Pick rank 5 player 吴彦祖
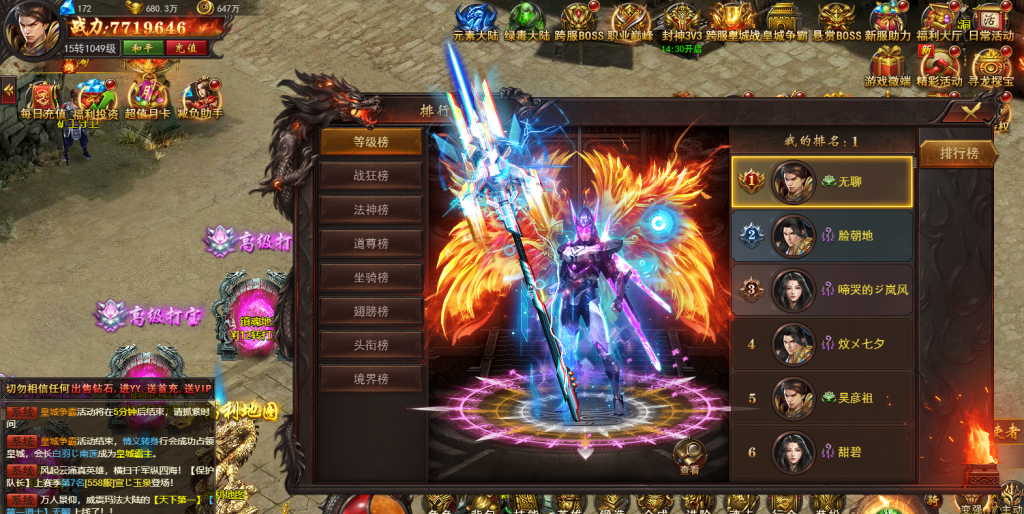Viewport: 1024px width, 514px height. coord(822,398)
